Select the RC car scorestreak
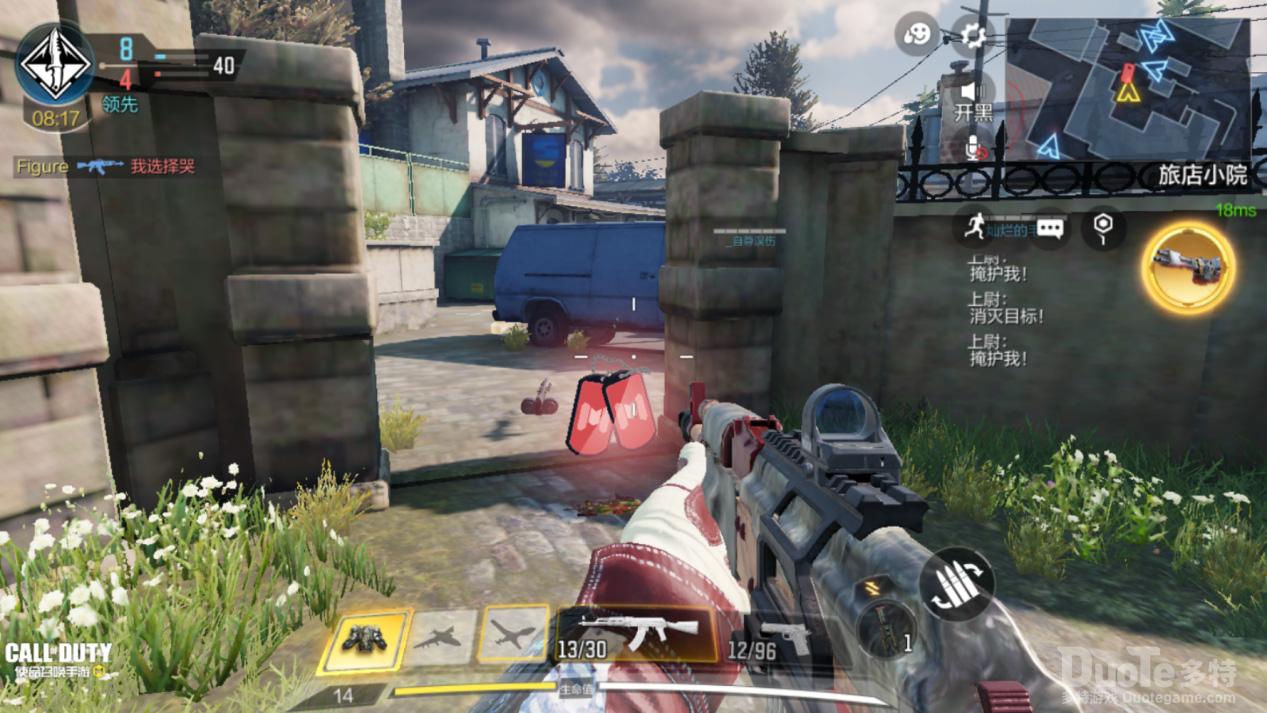Viewport: 1267px width, 713px height. (365, 638)
